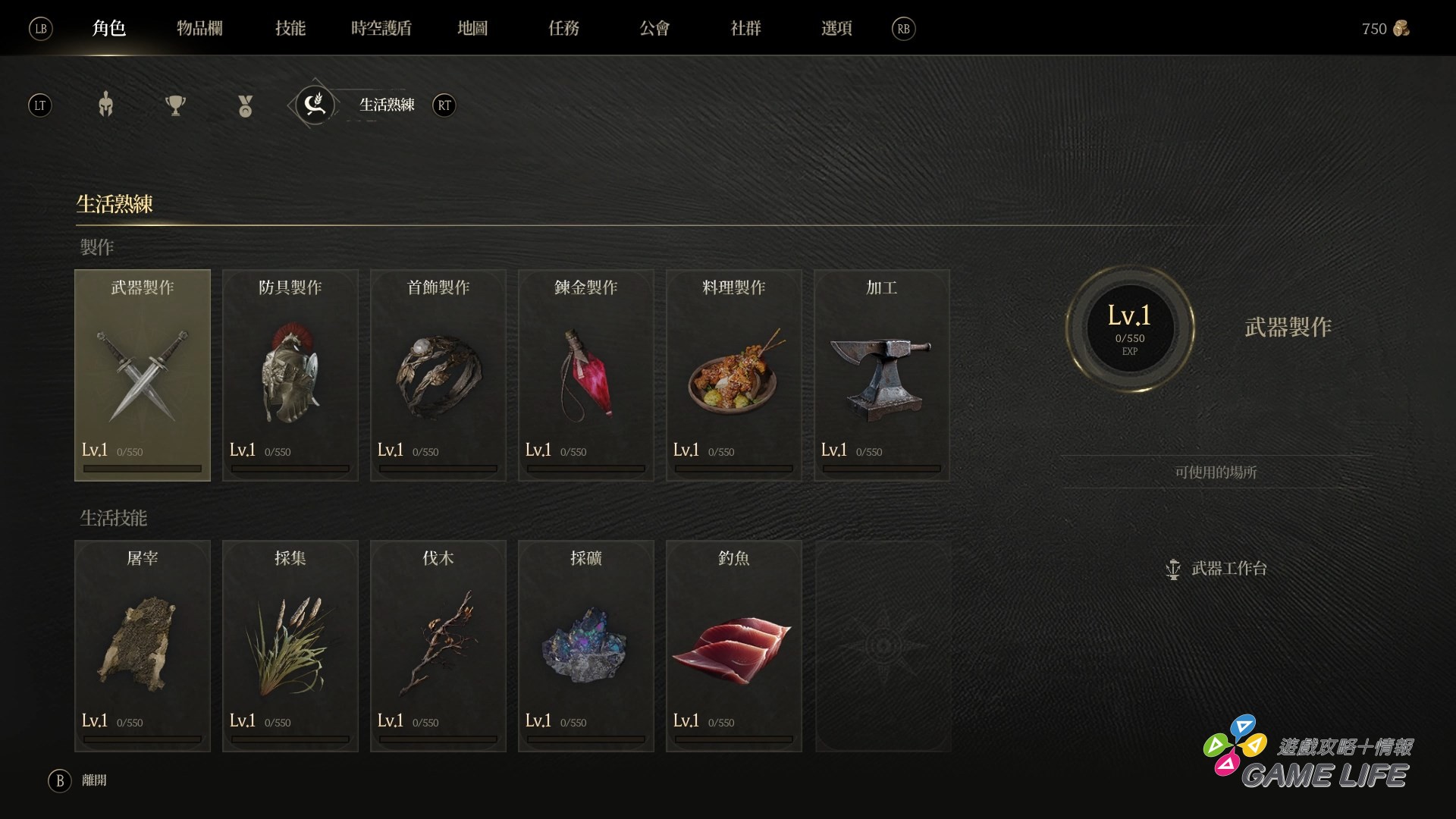The image size is (1456, 819).
Task: Show the 社群 community tab
Action: [x=745, y=29]
